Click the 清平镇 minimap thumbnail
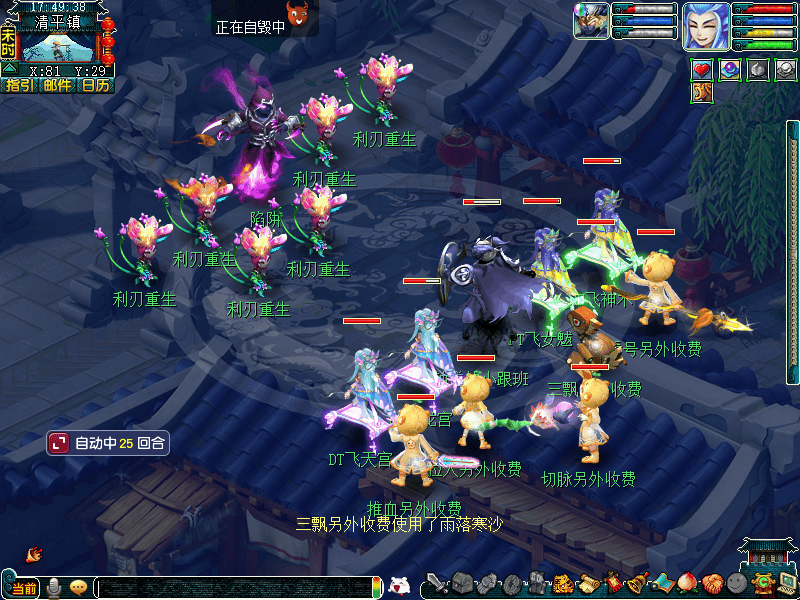Viewport: 800px width, 600px height. pos(58,46)
